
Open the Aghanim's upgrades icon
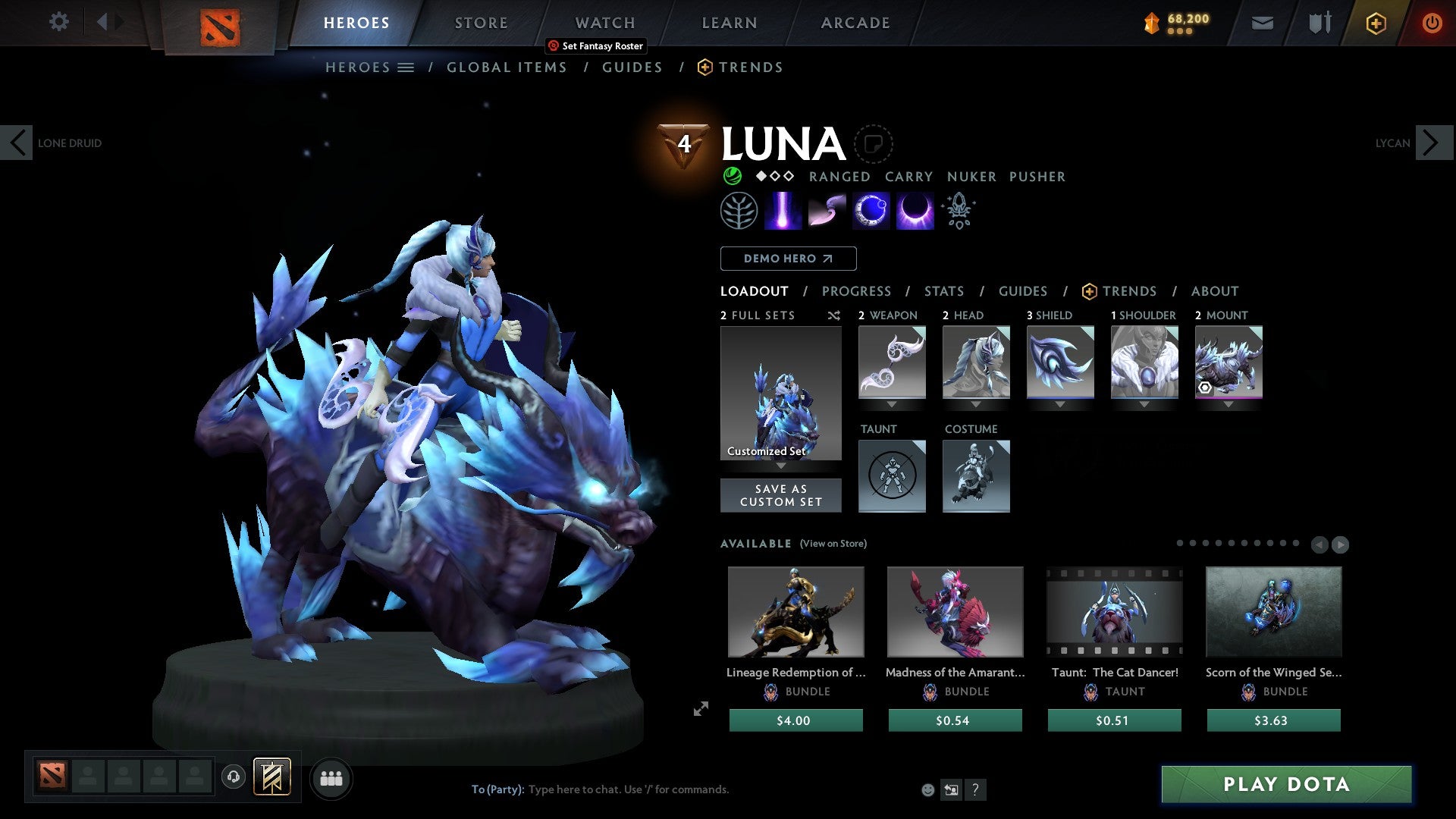click(958, 210)
